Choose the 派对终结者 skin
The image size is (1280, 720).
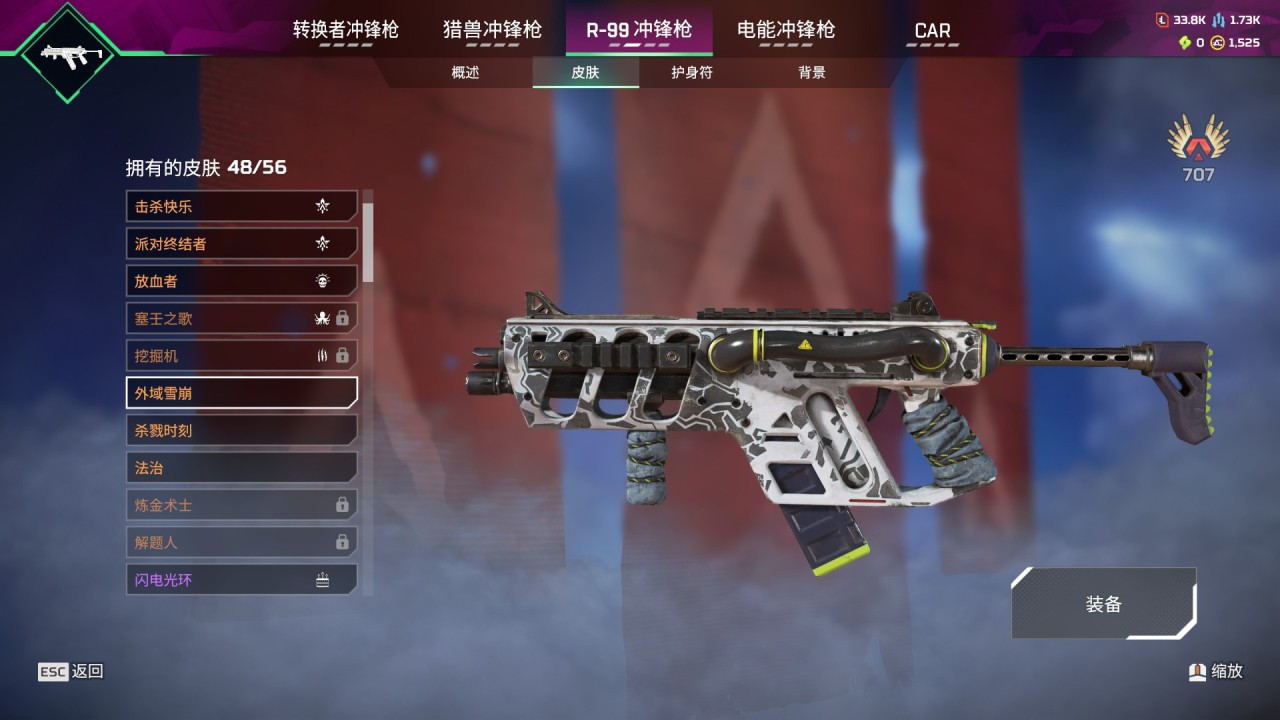tap(241, 244)
